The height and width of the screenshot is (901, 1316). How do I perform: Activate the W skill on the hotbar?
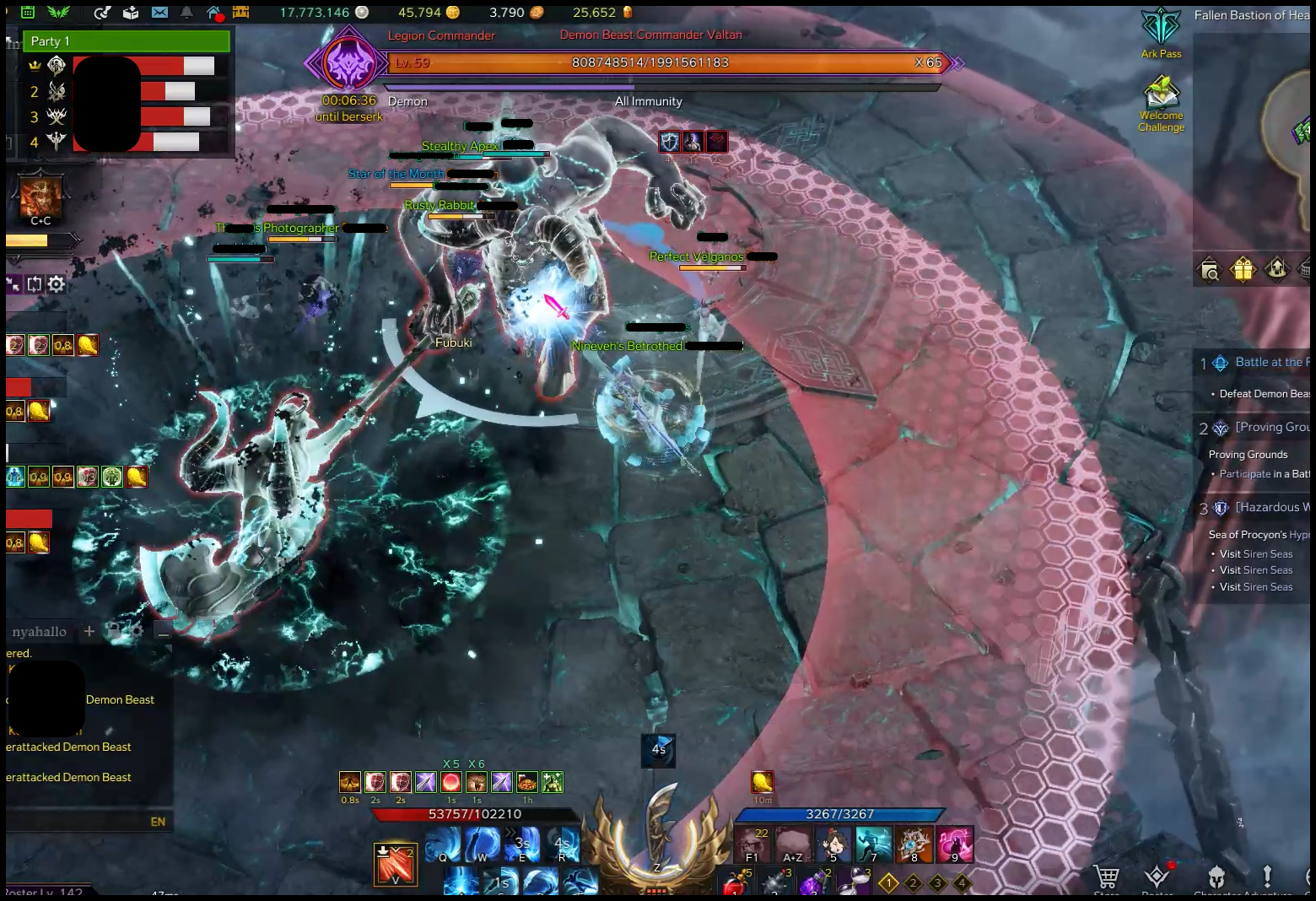(x=483, y=844)
